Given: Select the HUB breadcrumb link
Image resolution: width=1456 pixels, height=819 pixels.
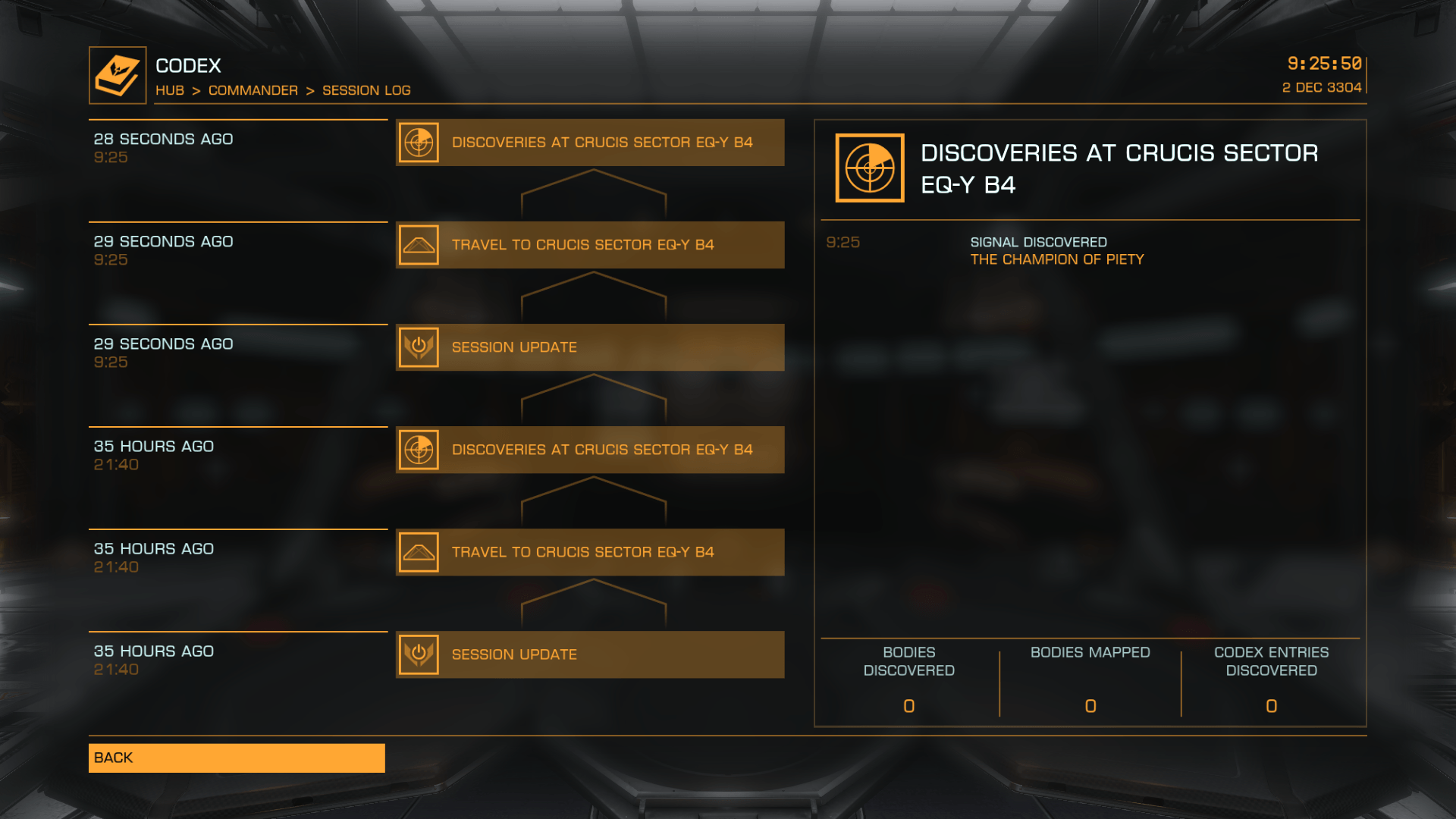Looking at the screenshot, I should pyautogui.click(x=171, y=89).
